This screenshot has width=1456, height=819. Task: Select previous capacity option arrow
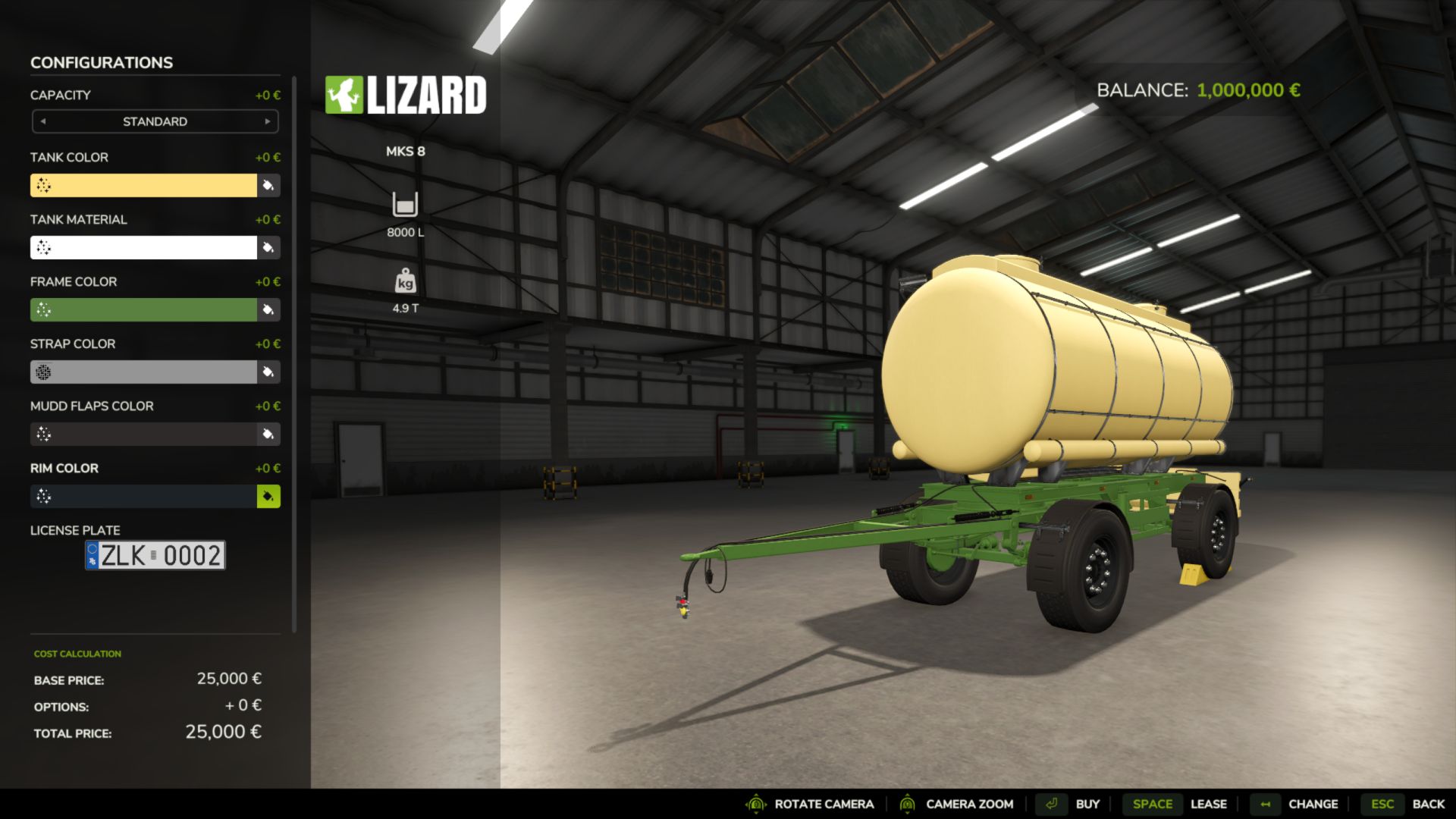tap(43, 121)
